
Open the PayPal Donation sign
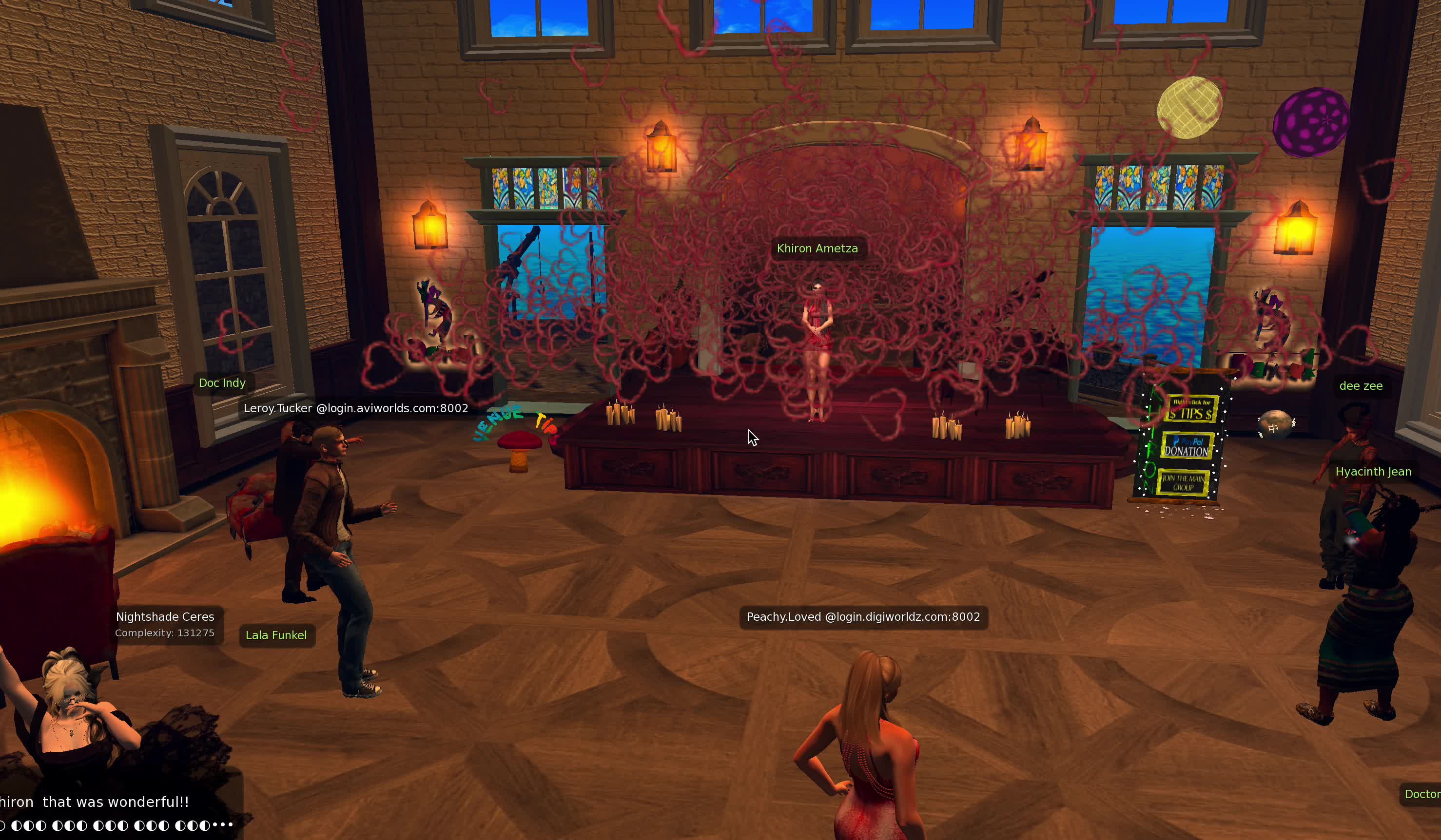tap(1187, 446)
